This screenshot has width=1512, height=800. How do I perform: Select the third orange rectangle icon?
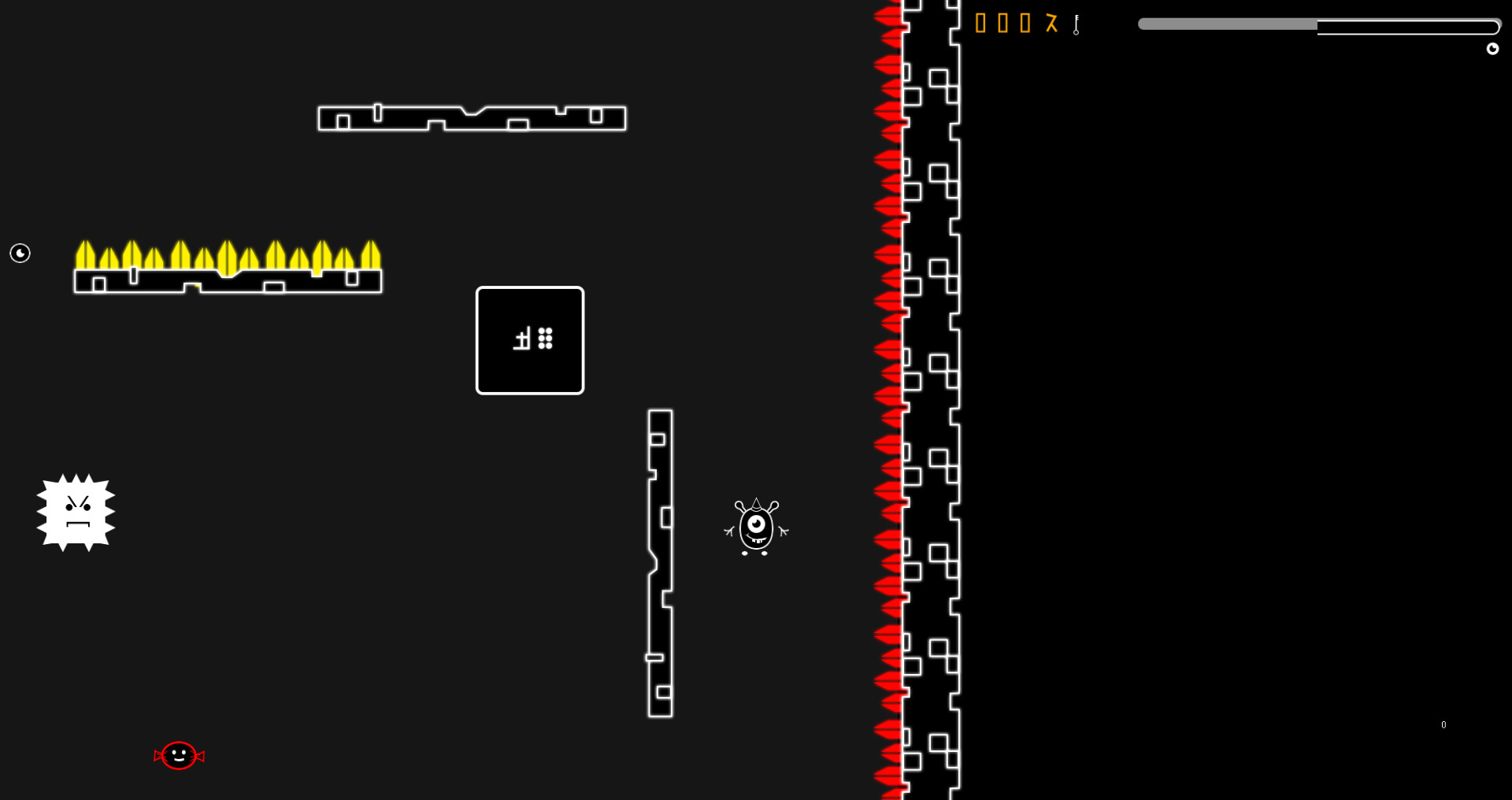point(1025,24)
